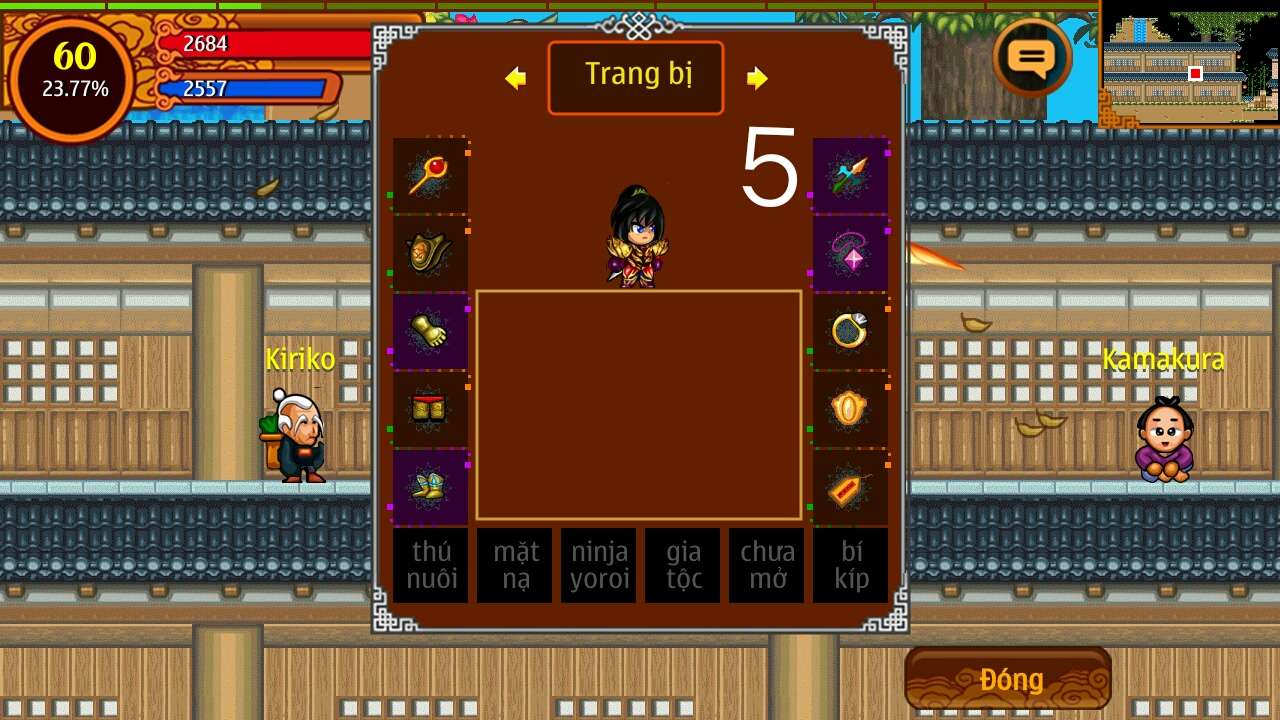Select the gold ring equipment slot
The height and width of the screenshot is (720, 1280).
pyautogui.click(x=850, y=331)
